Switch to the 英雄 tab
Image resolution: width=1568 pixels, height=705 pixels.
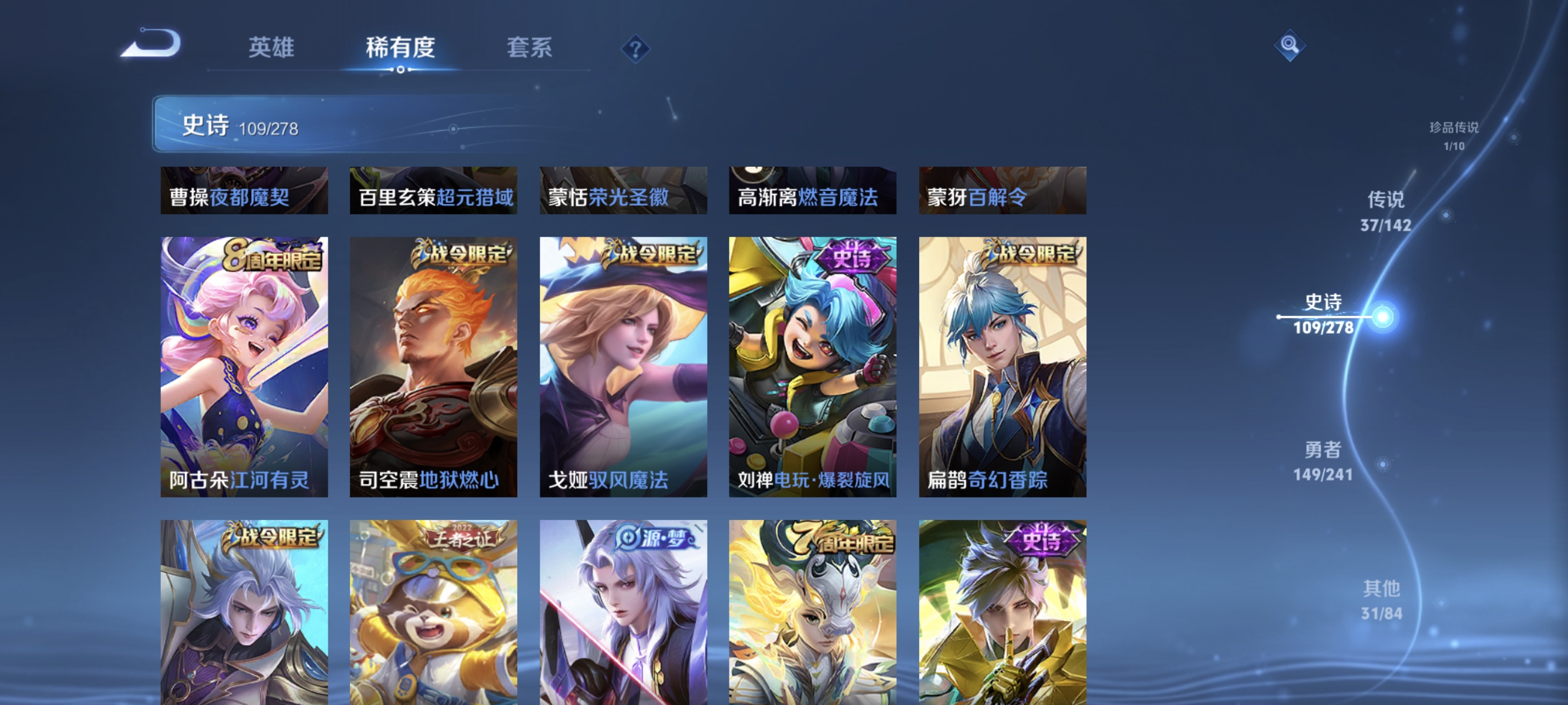tap(270, 48)
